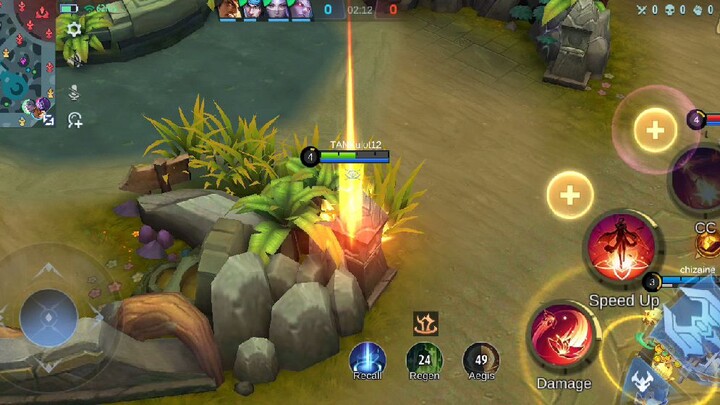720x405 pixels.
Task: Upgrade the CC skill with plus button
Action: 655,129
